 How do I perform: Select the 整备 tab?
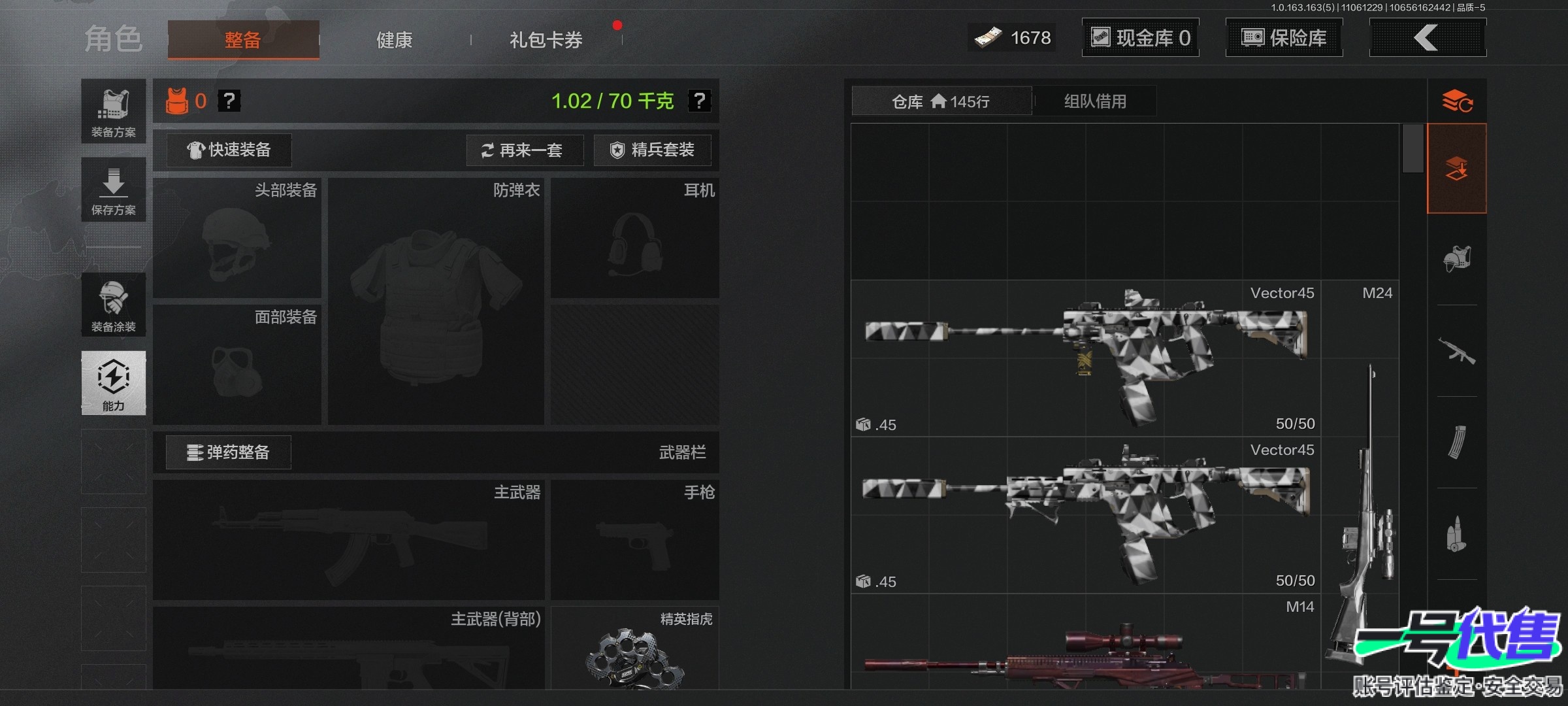243,40
